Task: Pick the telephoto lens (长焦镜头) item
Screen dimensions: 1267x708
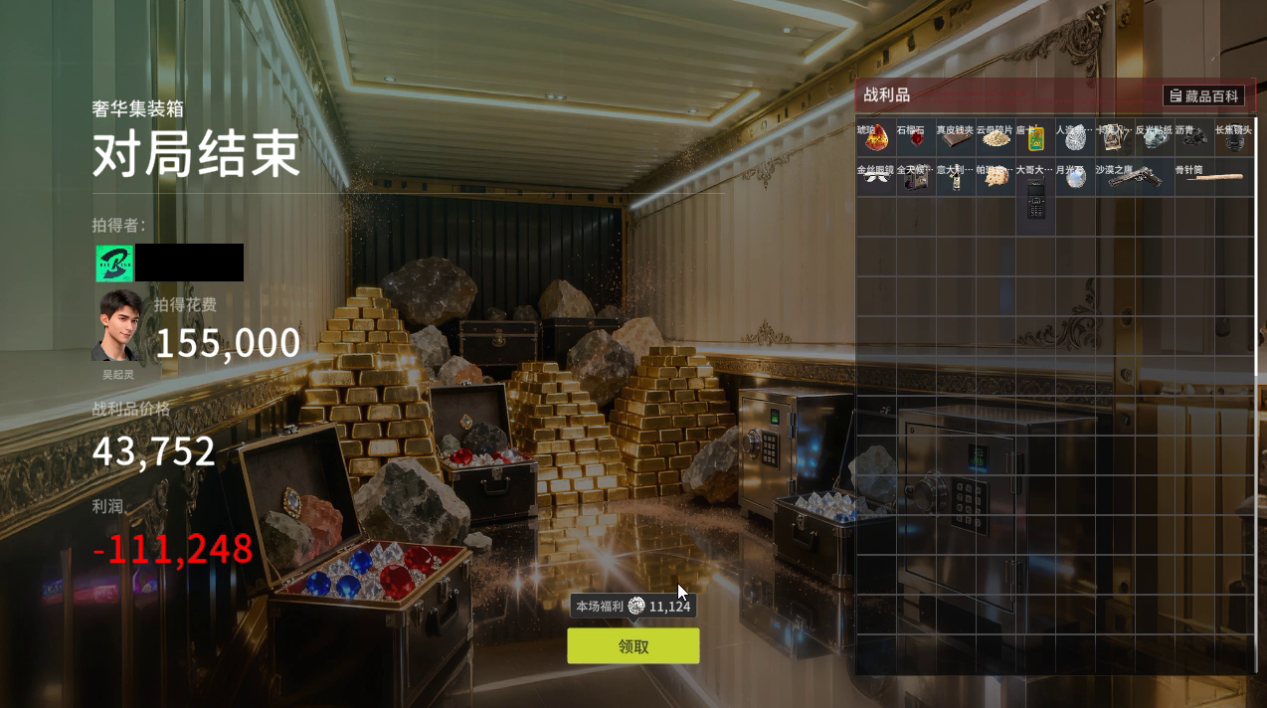Action: pos(1236,138)
